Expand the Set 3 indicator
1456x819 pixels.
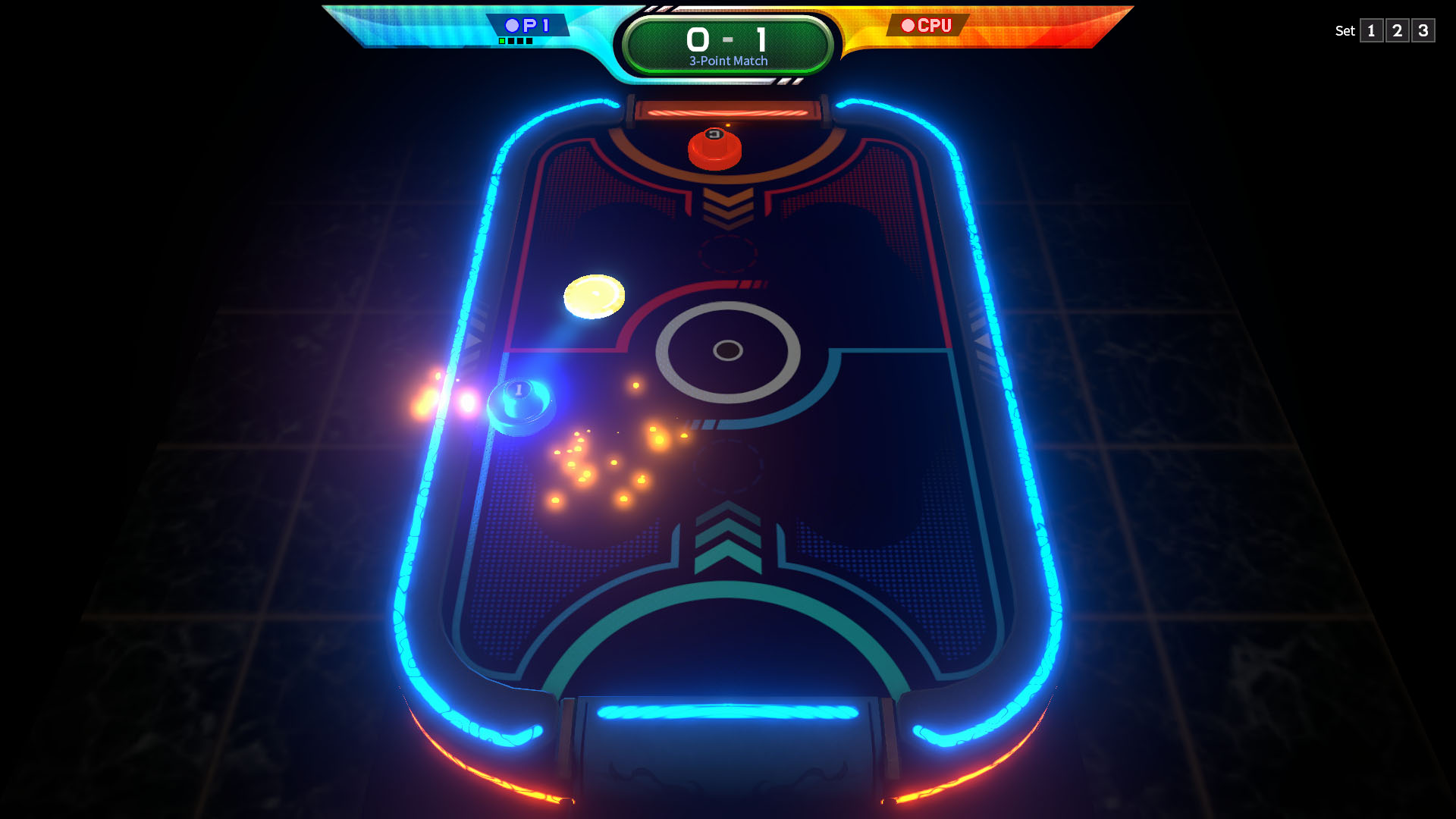coord(1423,31)
